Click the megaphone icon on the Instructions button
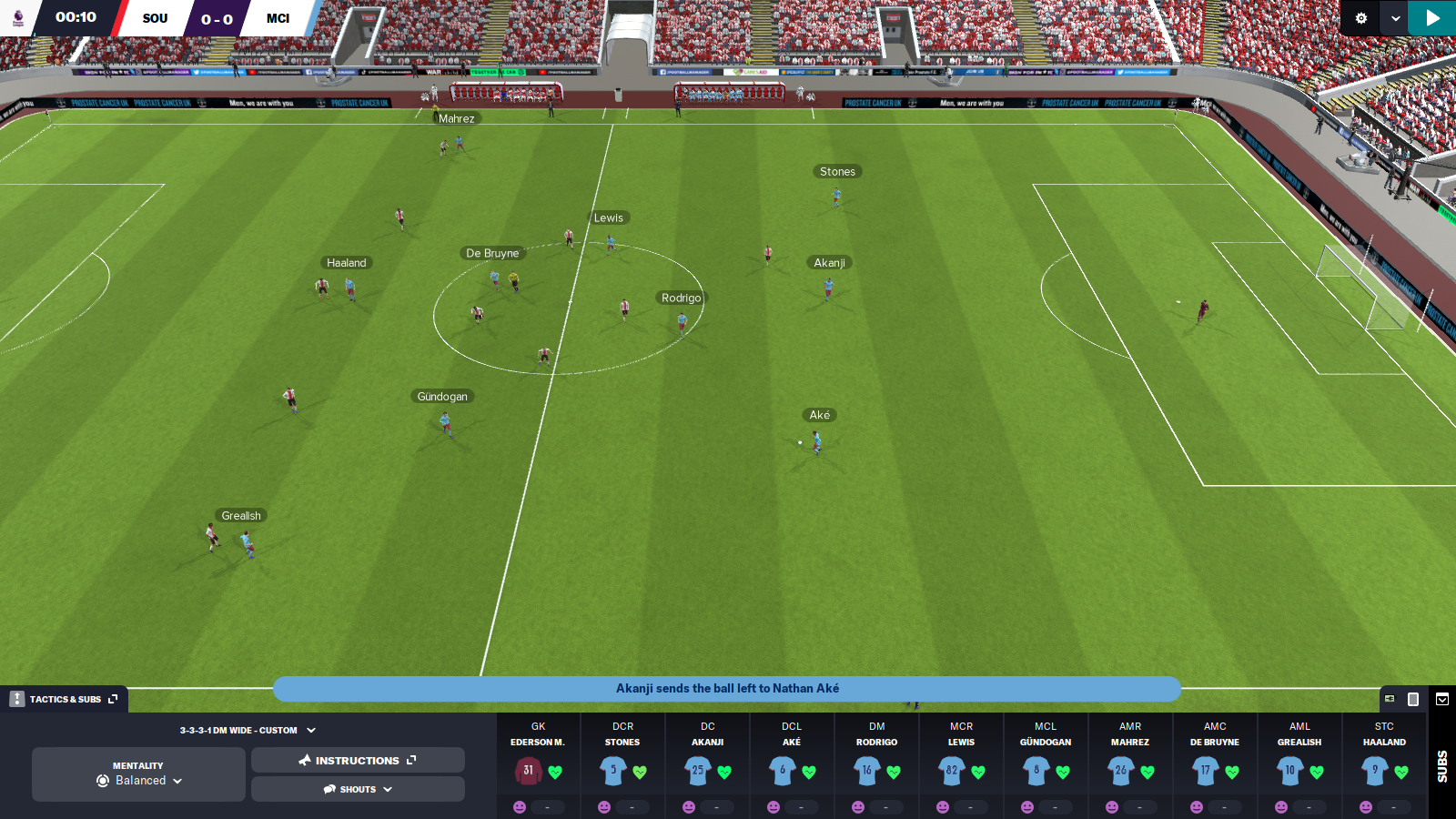This screenshot has width=1456, height=819. [304, 760]
